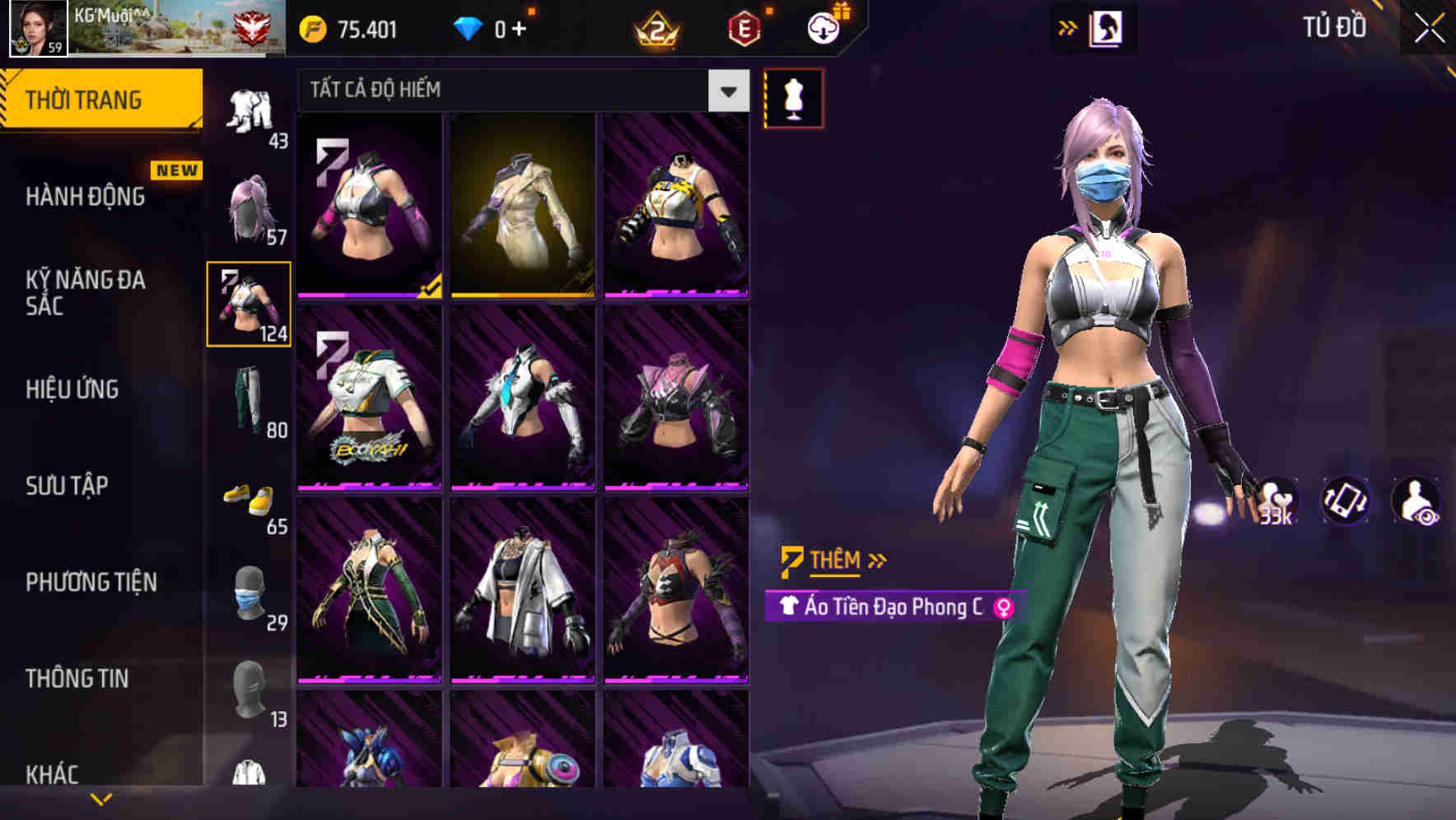Switch to the HÀNH ĐỘNG tab
Viewport: 1456px width, 820px height.
86,196
